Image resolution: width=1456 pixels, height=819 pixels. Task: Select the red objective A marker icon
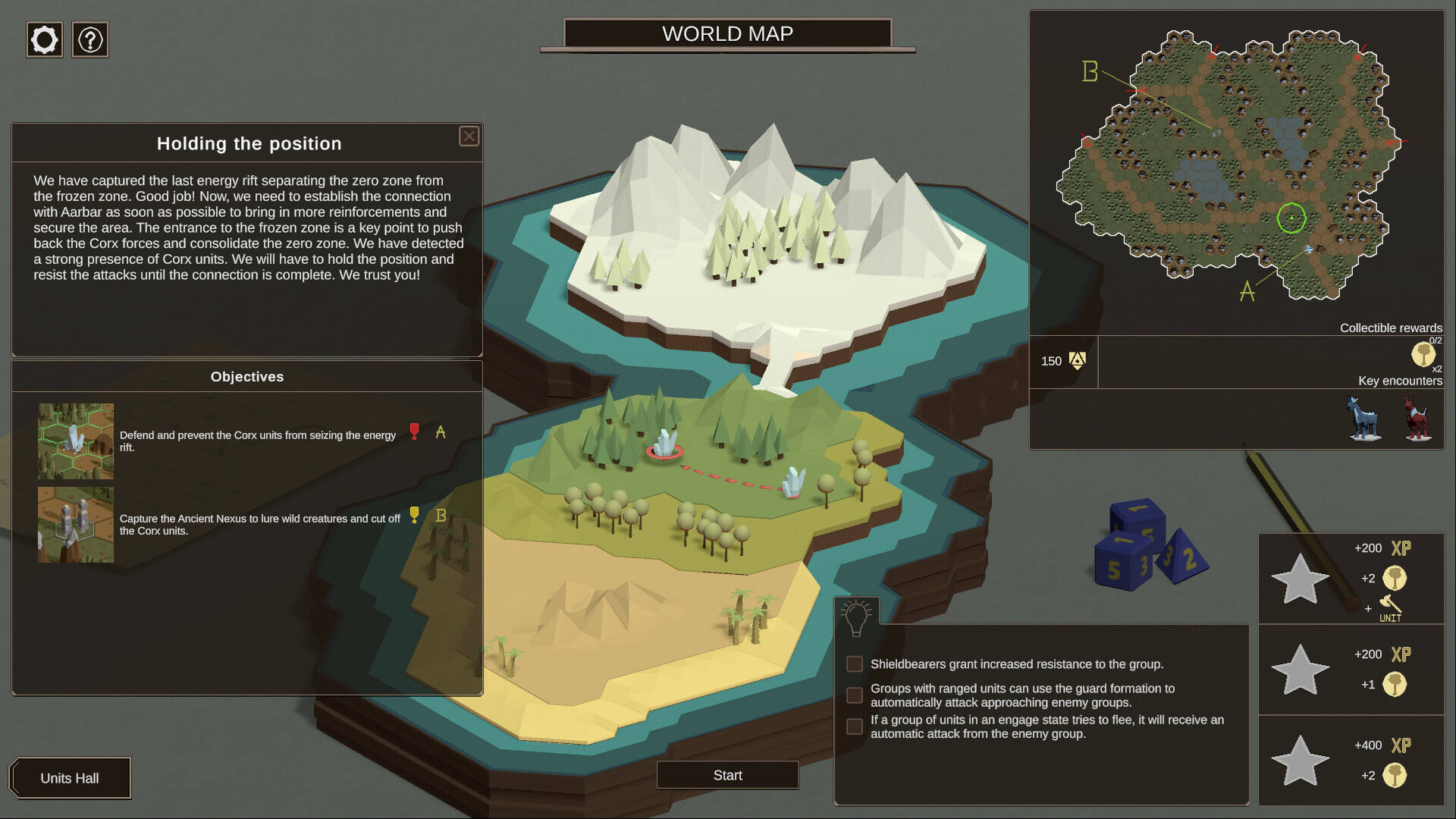click(414, 431)
